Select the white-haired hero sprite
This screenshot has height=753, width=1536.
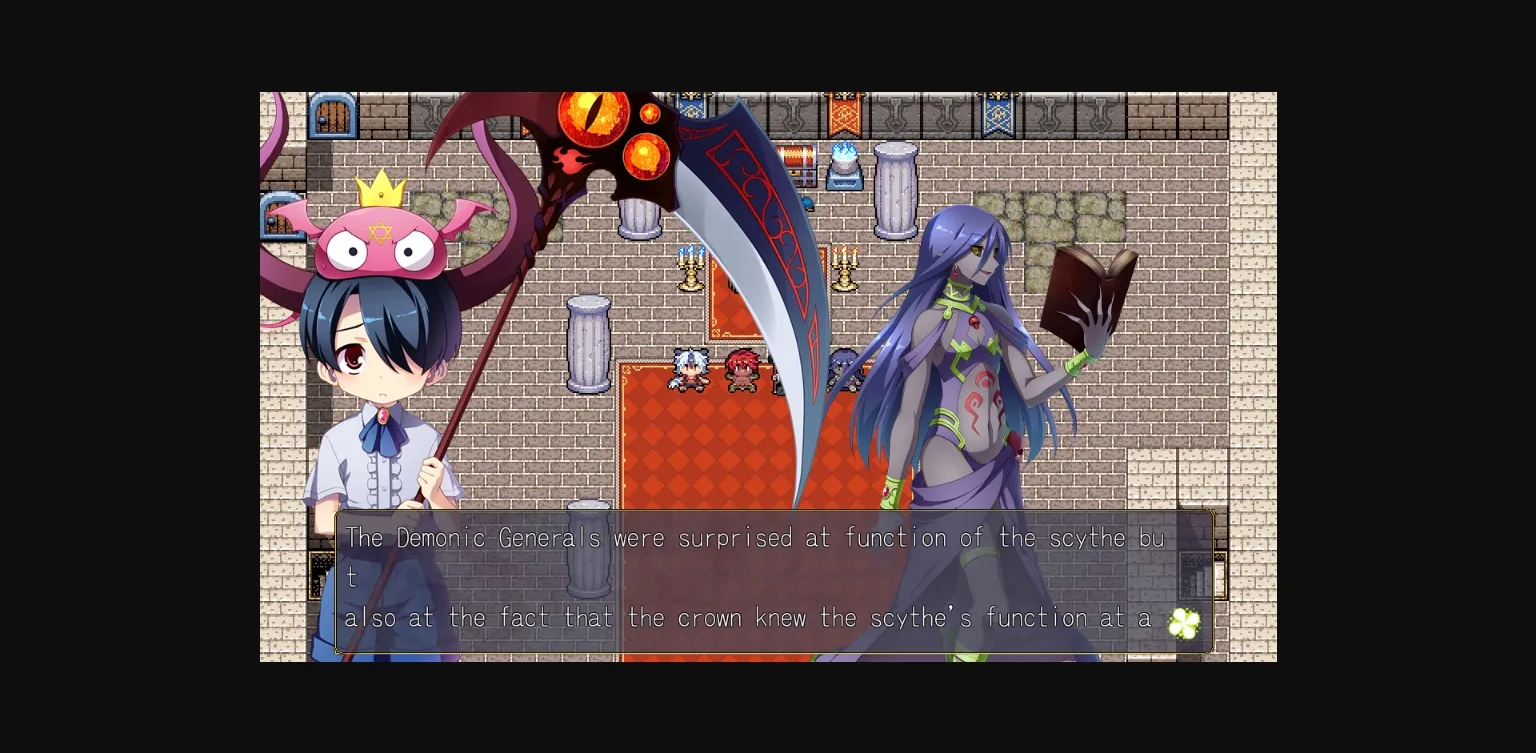coord(688,370)
